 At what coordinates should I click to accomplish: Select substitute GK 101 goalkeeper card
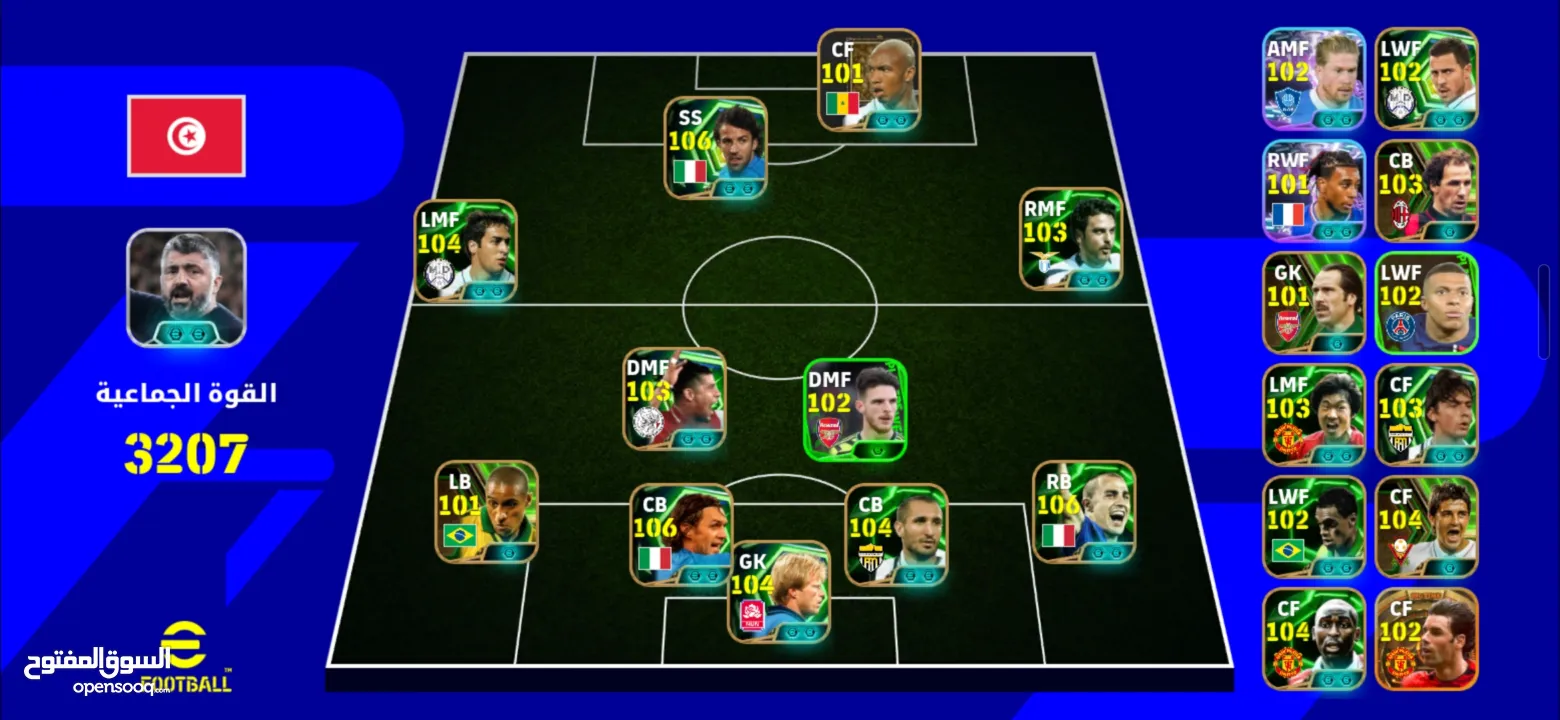click(1313, 303)
